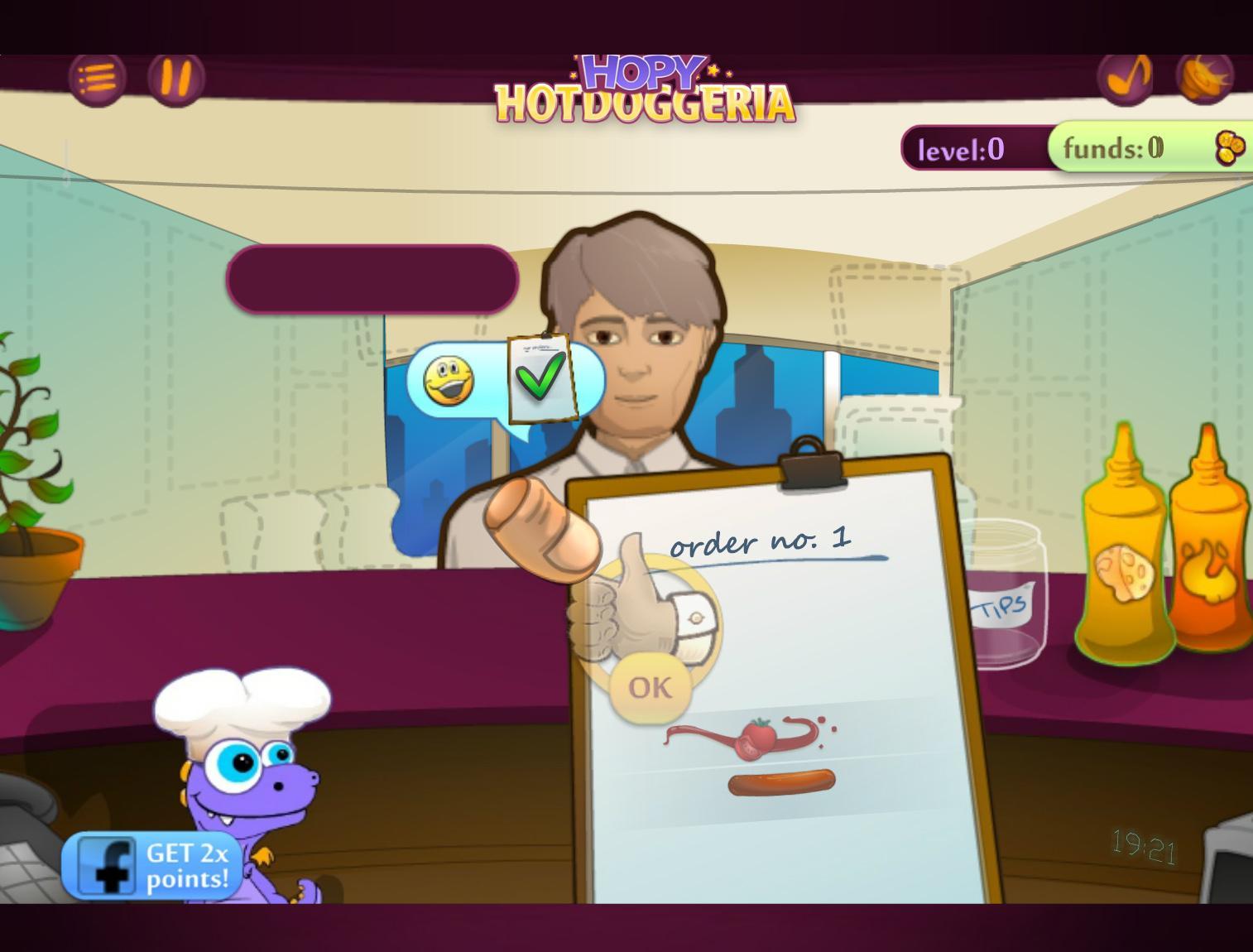Select the hot sauce bottle
This screenshot has height=952, width=1253.
coord(1208,563)
